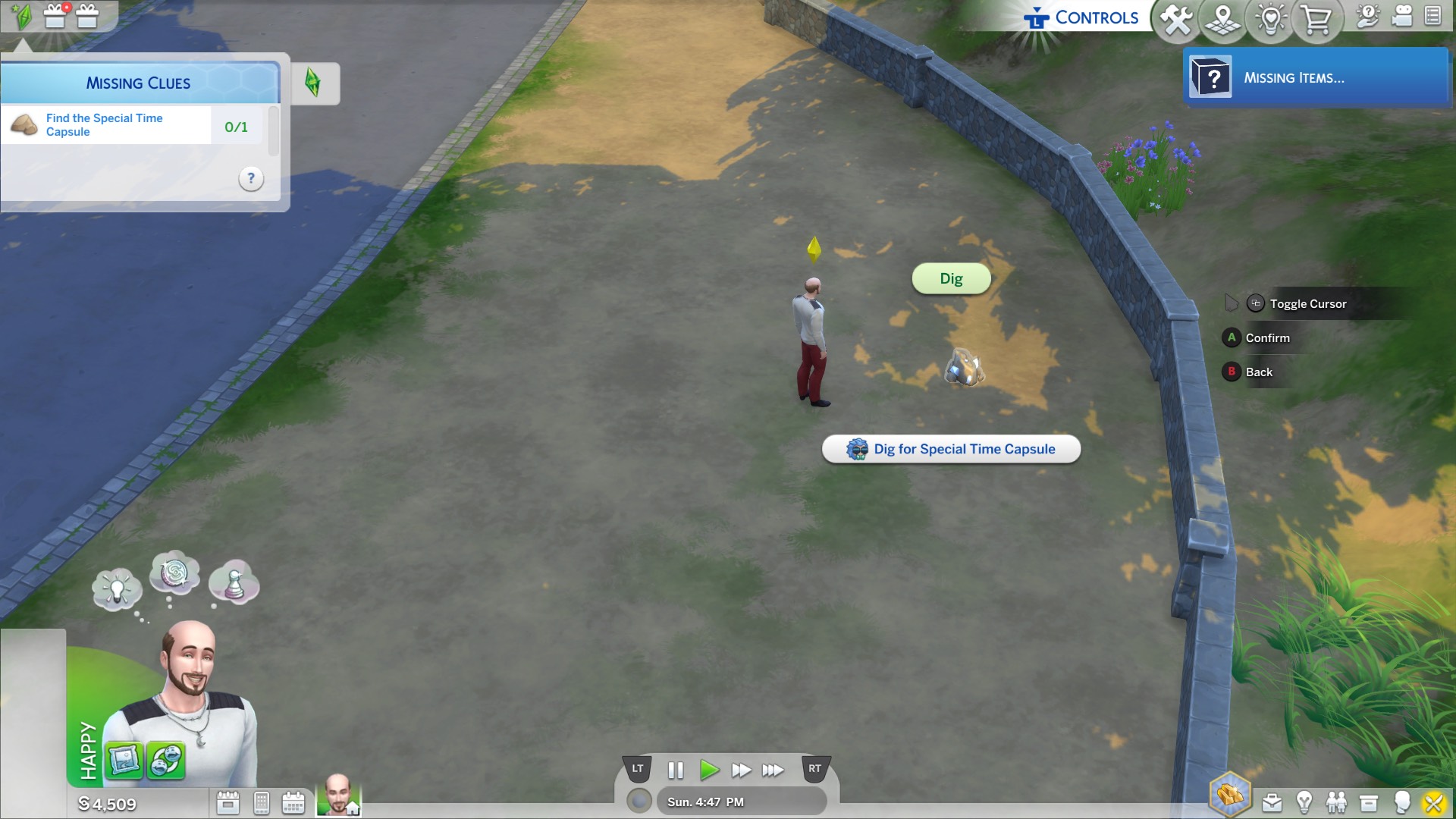The width and height of the screenshot is (1456, 819).
Task: Select Missing Items in the catalog panel
Action: 1317,77
